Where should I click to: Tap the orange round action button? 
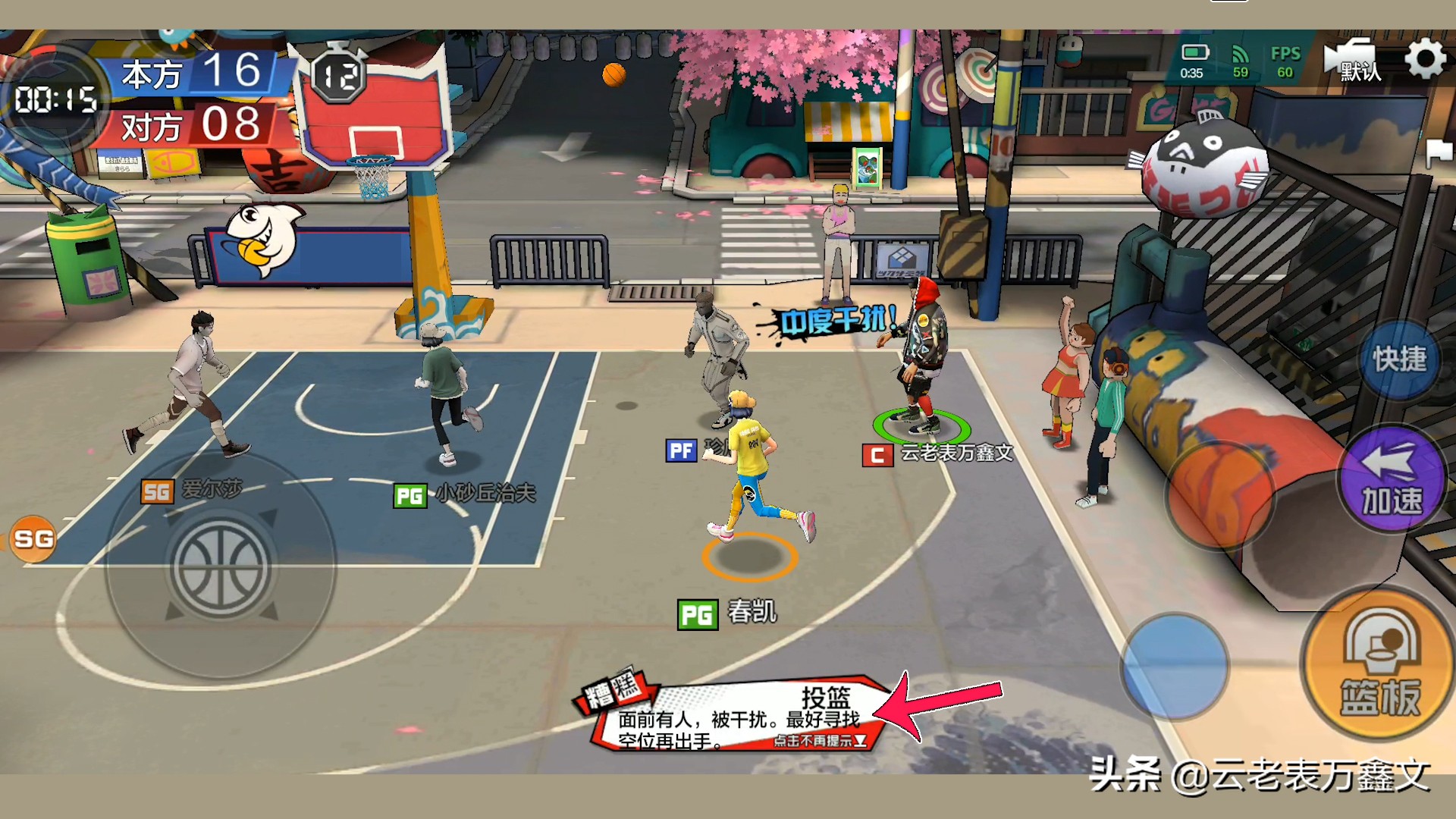coord(1219,494)
